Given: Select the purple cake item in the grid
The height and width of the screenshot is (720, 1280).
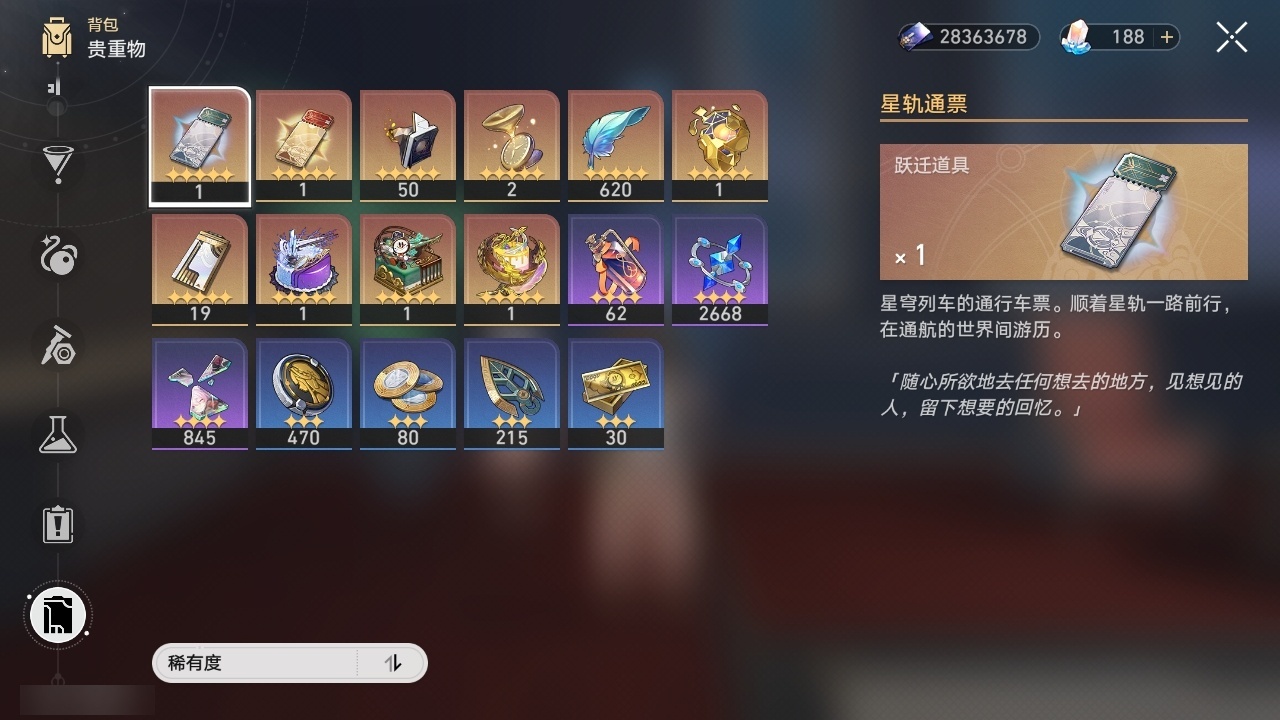Looking at the screenshot, I should [303, 262].
